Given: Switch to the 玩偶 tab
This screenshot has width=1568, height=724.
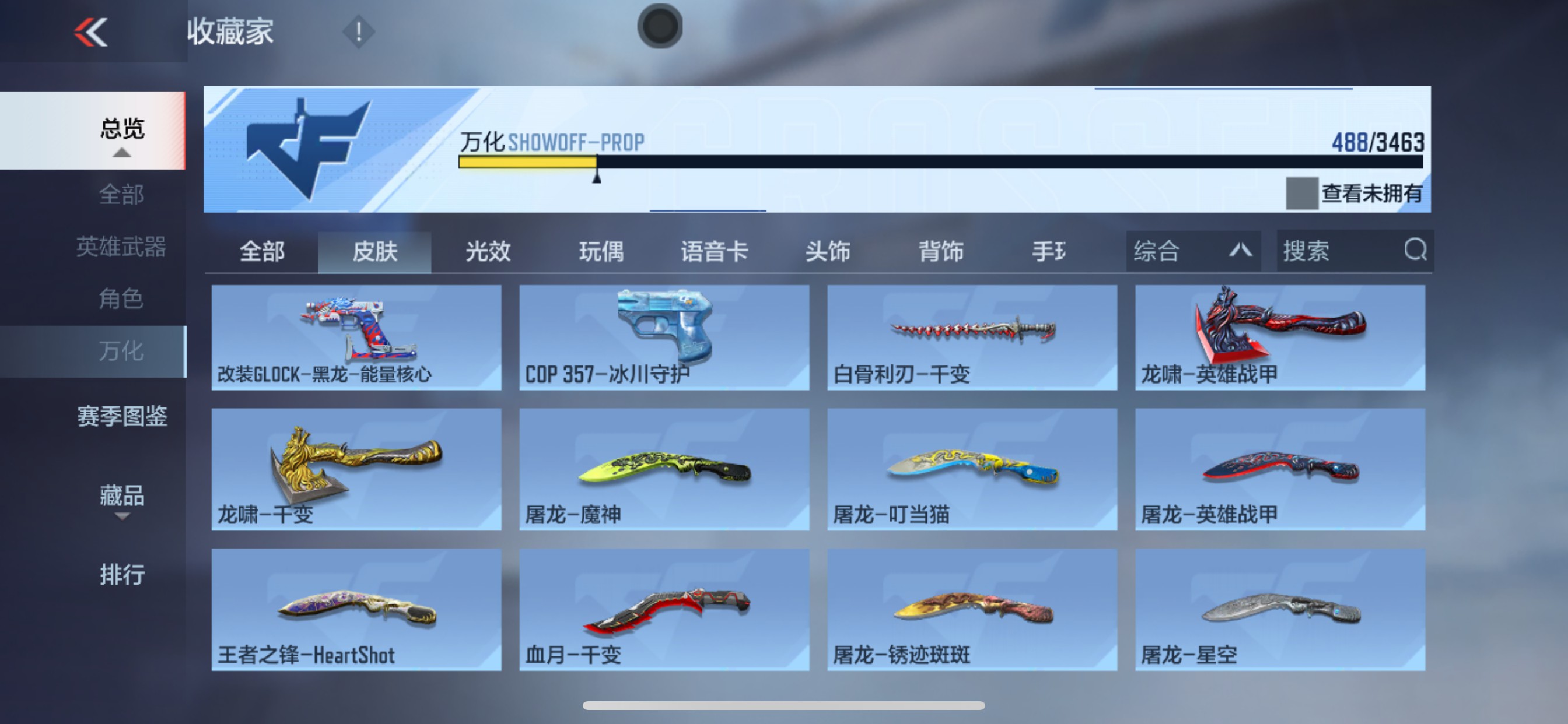Looking at the screenshot, I should point(603,251).
